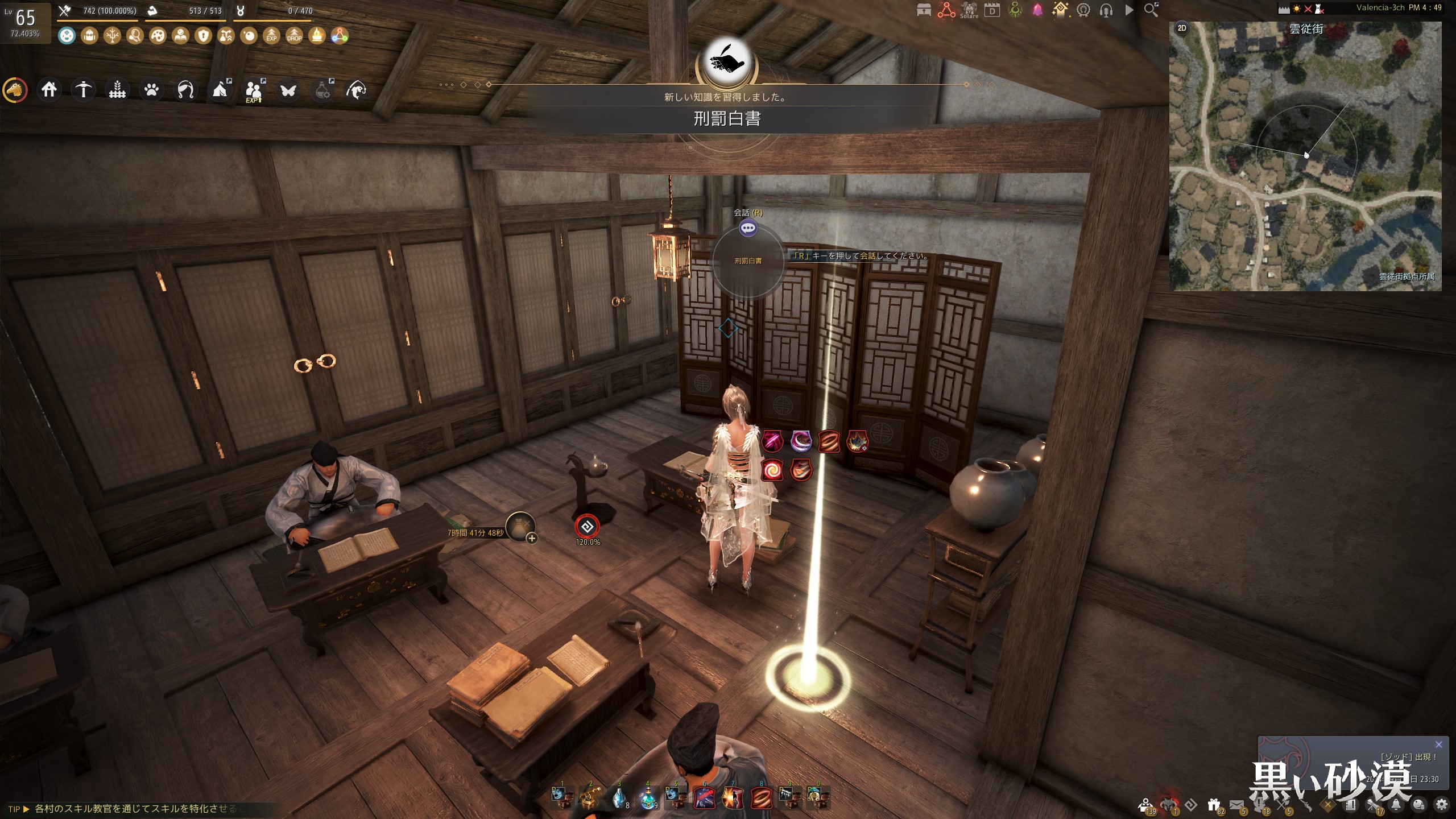Click the pink bell notification icon
The image size is (1456, 819).
[x=1037, y=10]
